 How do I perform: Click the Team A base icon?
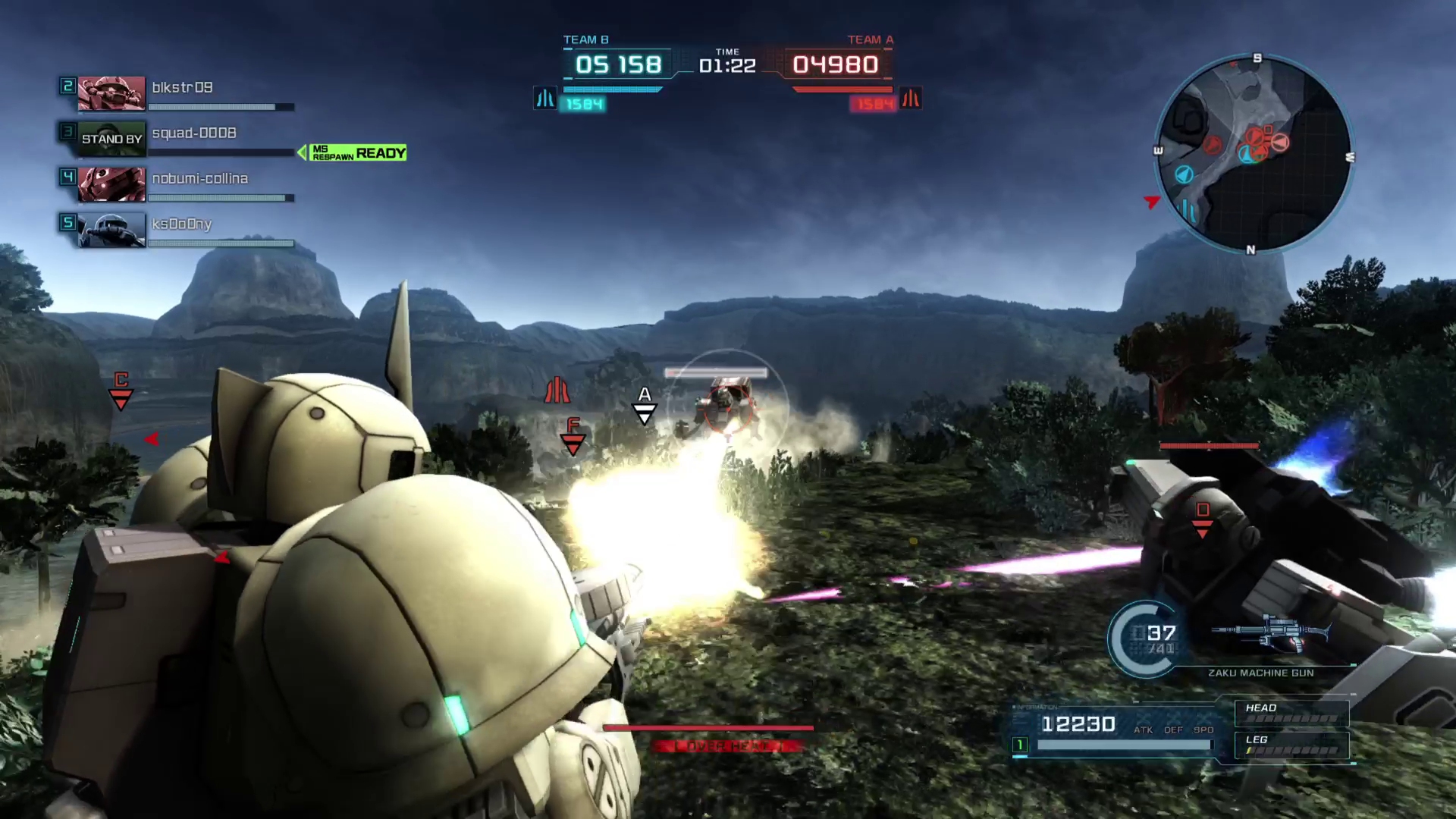(911, 99)
